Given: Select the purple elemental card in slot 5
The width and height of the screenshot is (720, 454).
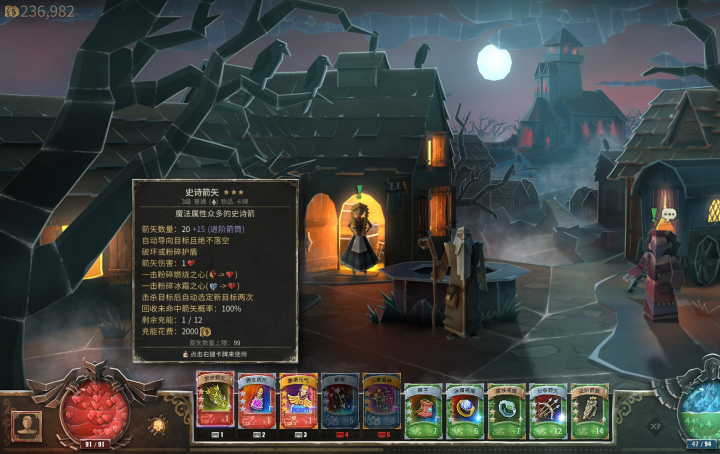Looking at the screenshot, I should pos(381,400).
